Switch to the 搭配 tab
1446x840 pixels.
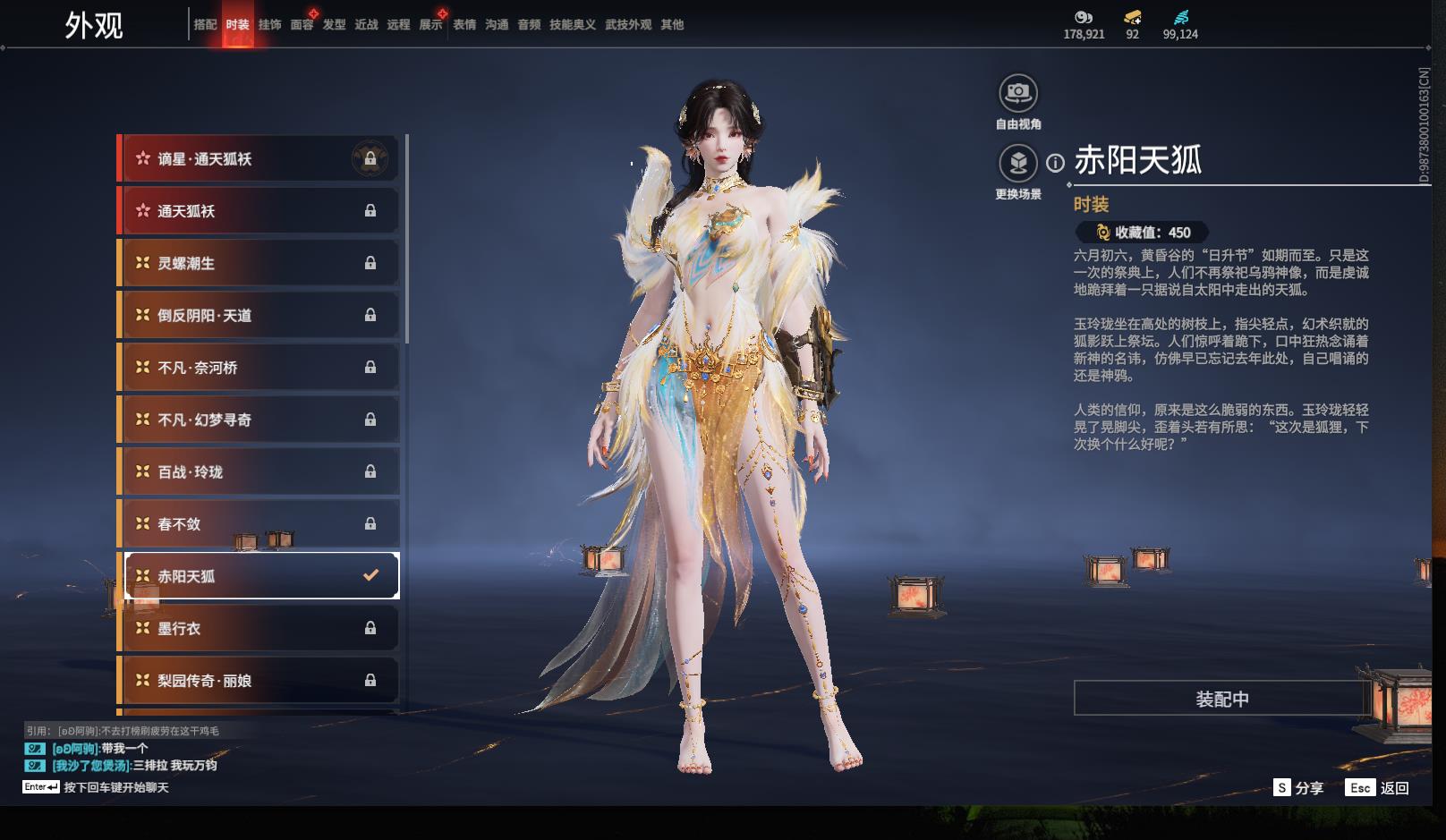(x=205, y=25)
